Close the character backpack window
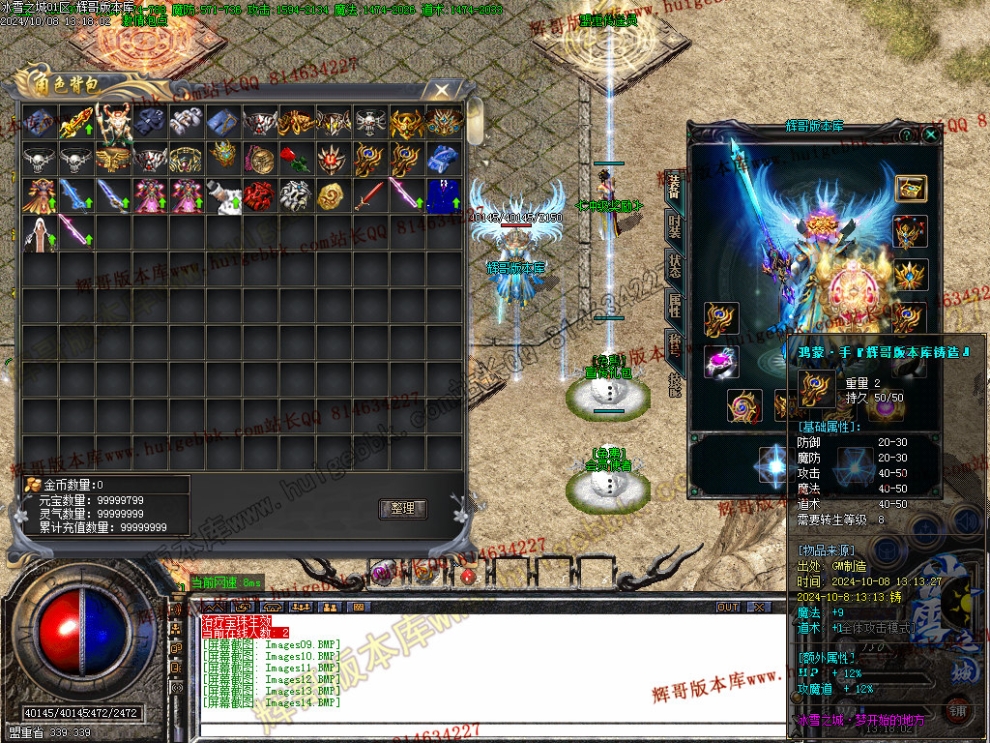Image resolution: width=990 pixels, height=743 pixels. click(x=441, y=89)
